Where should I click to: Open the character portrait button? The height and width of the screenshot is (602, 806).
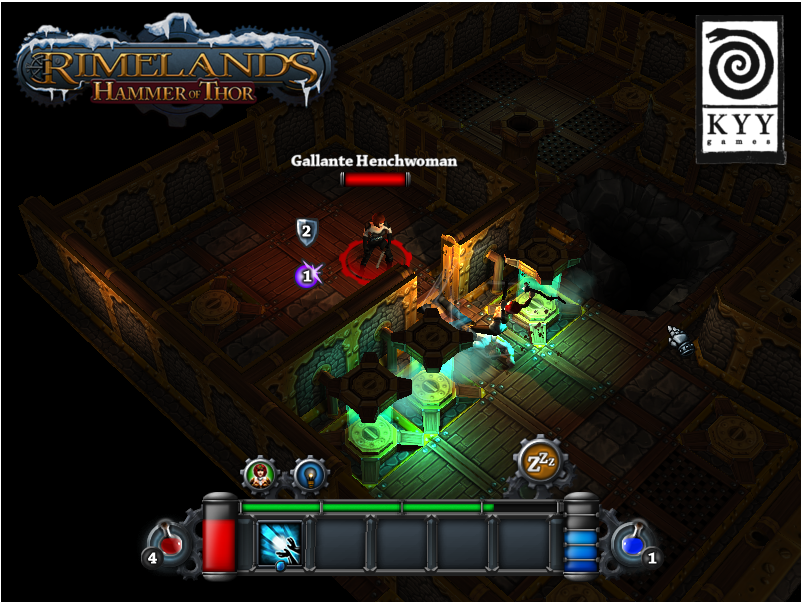[260, 474]
